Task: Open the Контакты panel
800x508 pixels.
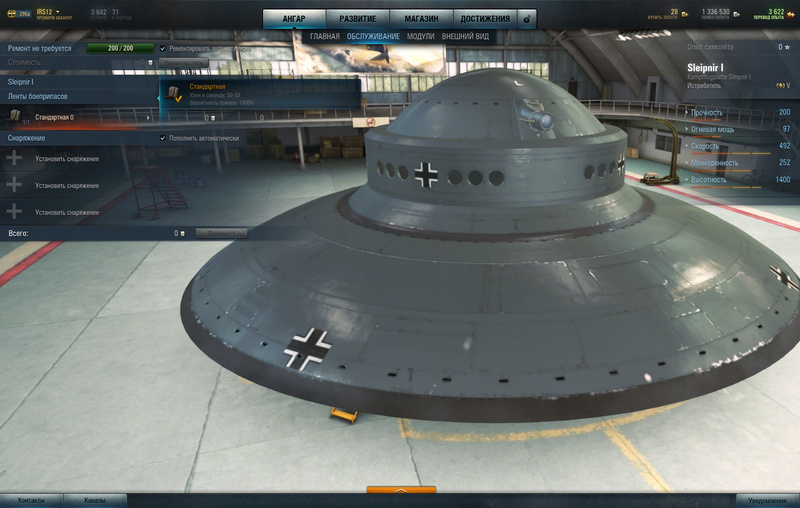Action: coord(32,499)
